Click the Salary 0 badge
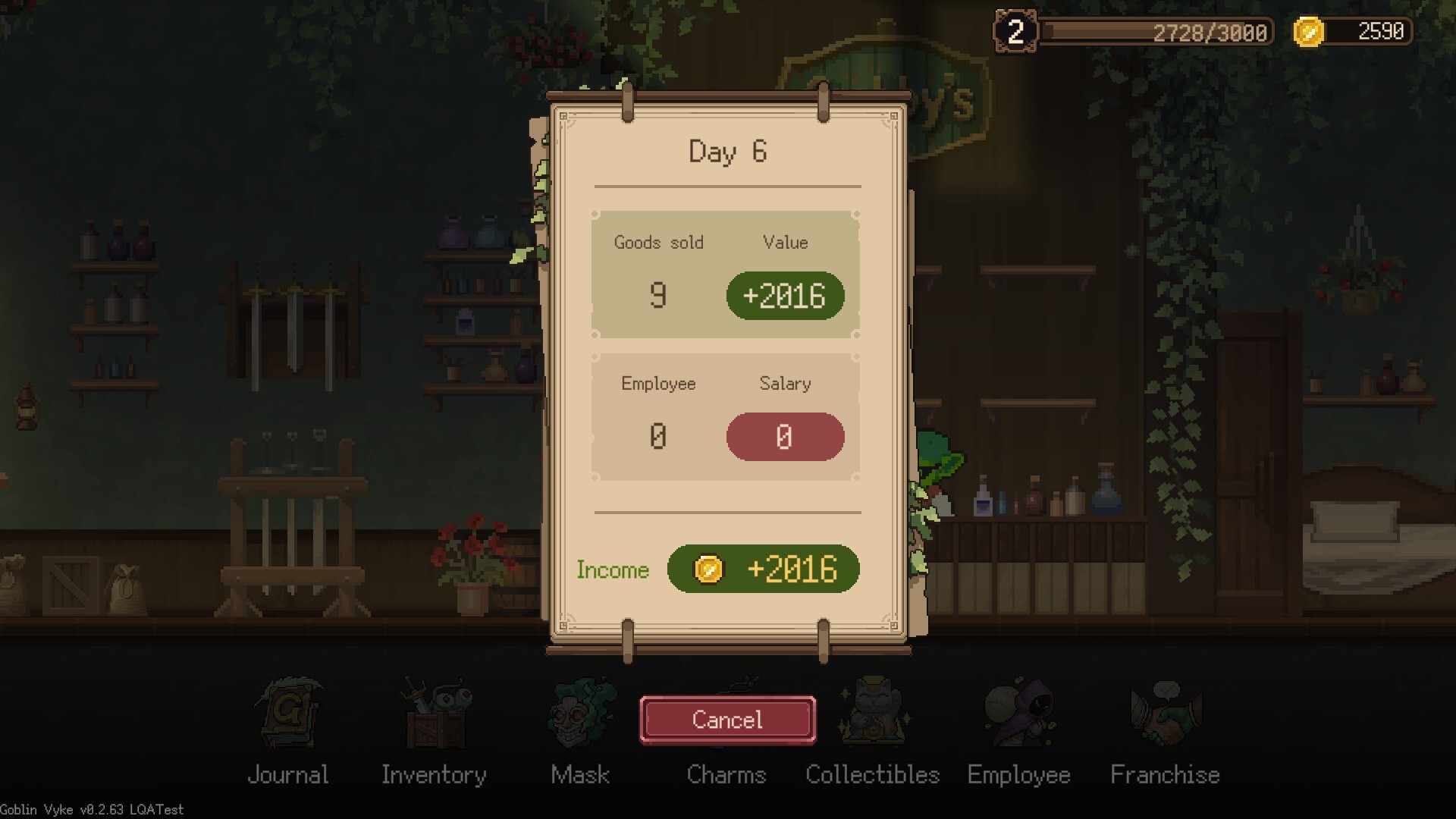 (x=785, y=436)
